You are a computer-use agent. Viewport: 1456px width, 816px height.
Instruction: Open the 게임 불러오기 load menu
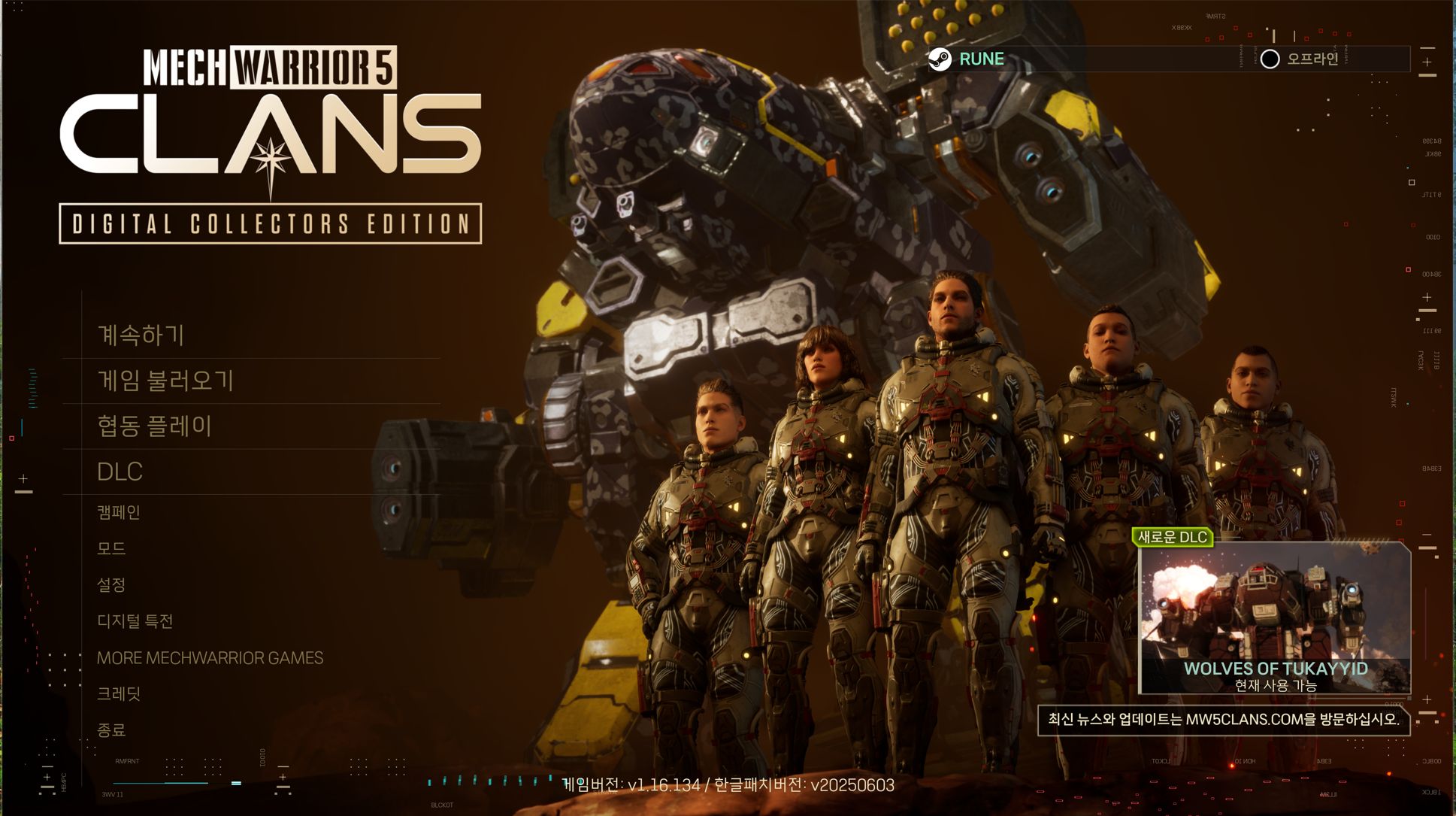pyautogui.click(x=165, y=381)
